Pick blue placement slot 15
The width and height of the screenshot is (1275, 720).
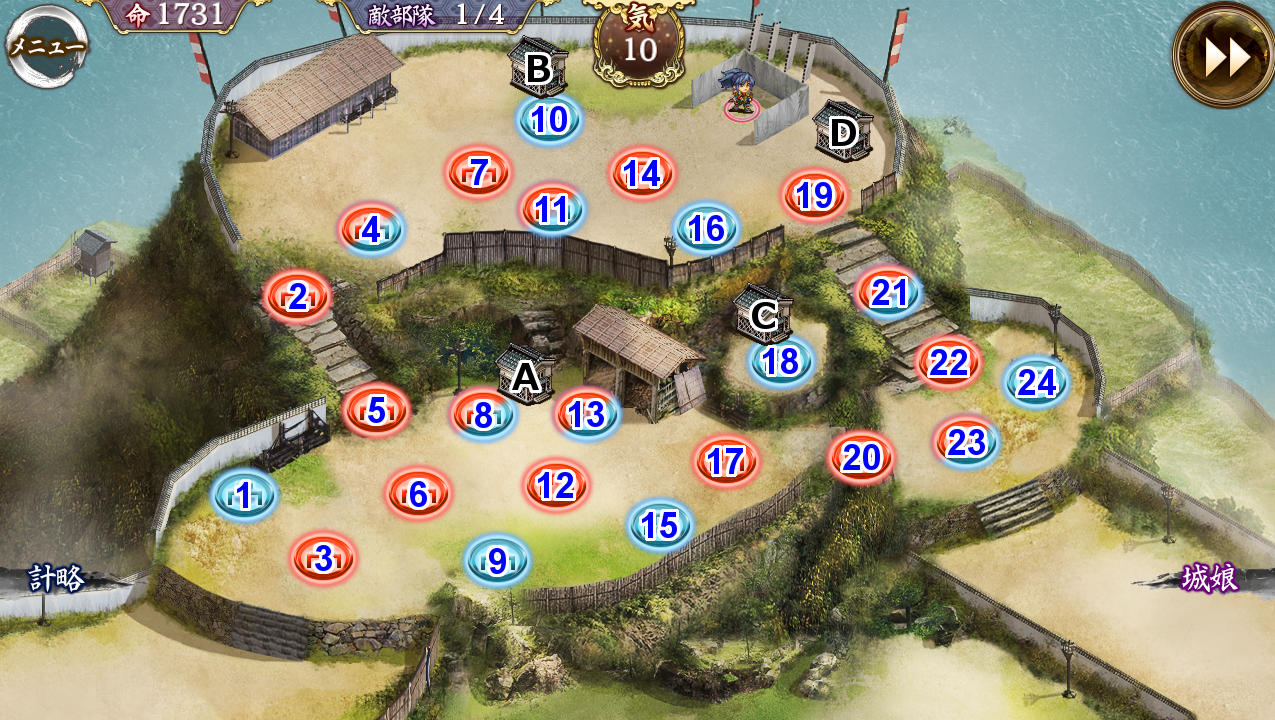pos(660,525)
